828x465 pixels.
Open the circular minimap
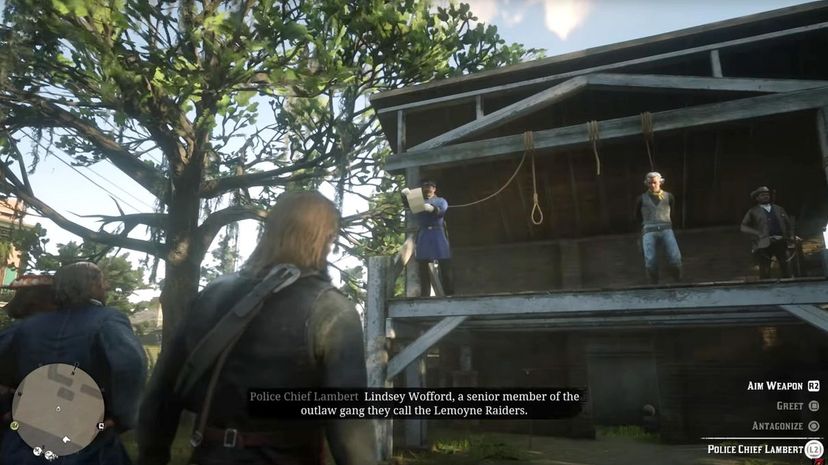pyautogui.click(x=58, y=408)
